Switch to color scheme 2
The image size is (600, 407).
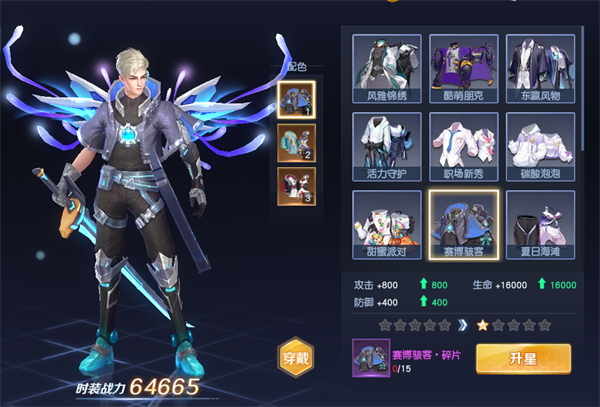(x=296, y=142)
